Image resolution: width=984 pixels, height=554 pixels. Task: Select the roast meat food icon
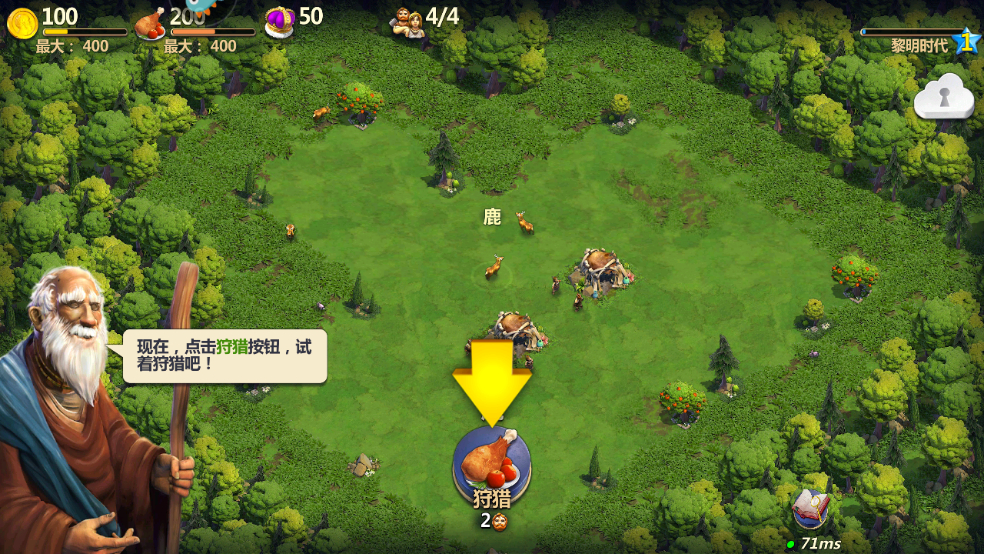(x=150, y=22)
